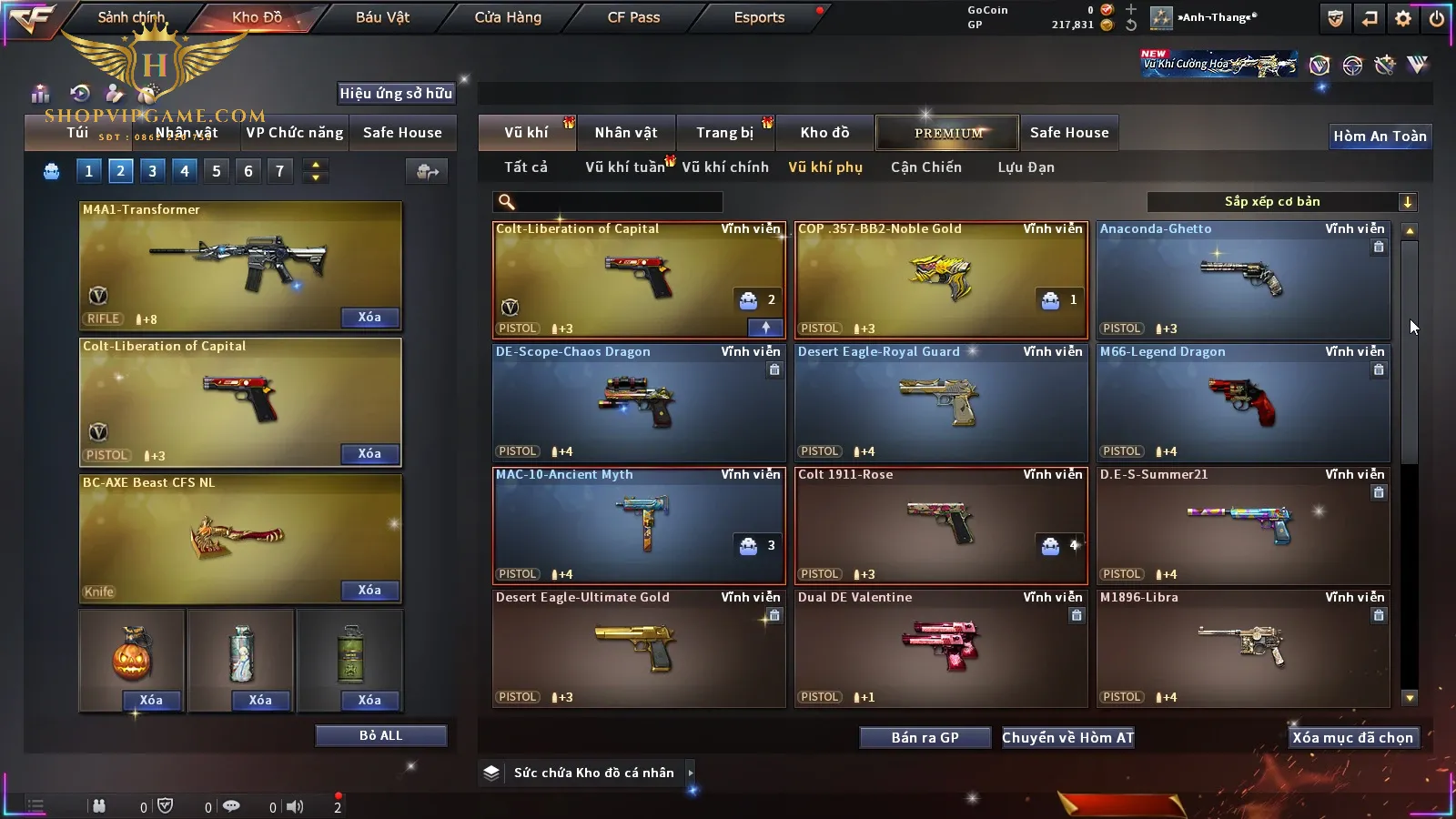
Task: Open the PREMIUM tab
Action: click(x=948, y=133)
